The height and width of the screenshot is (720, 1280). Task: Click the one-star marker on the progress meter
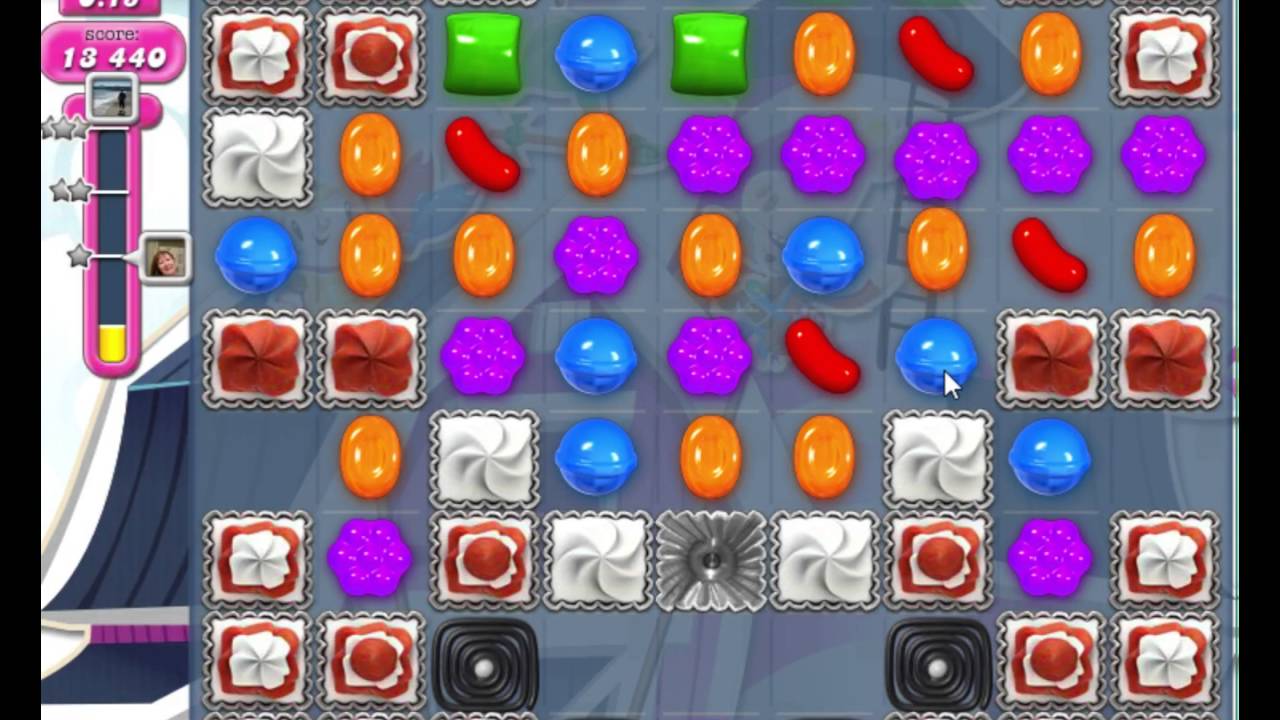[x=75, y=258]
